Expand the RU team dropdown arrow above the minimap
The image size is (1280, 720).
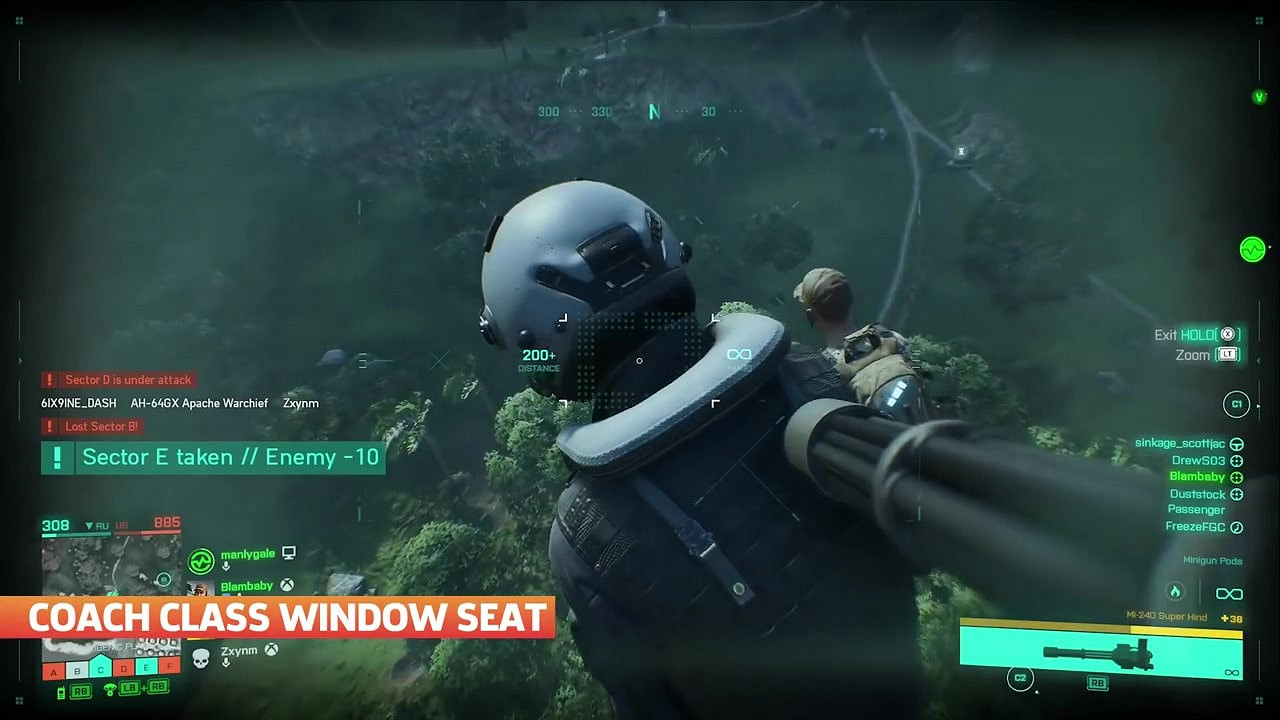[89, 525]
